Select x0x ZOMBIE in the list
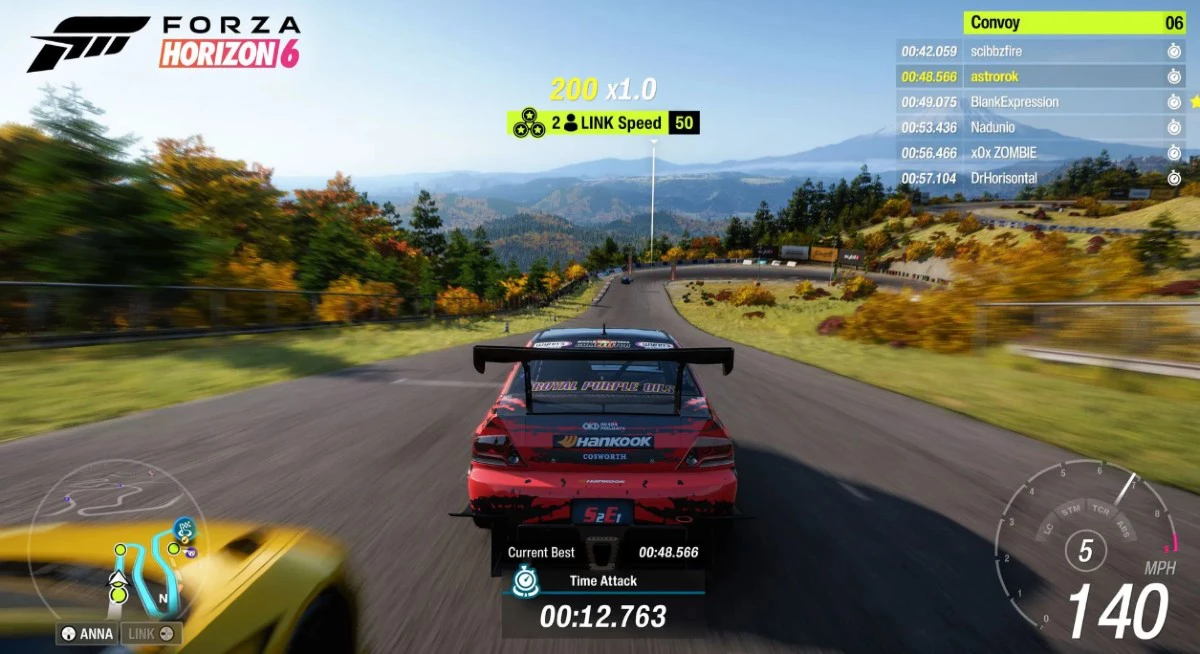This screenshot has width=1200, height=654. point(1040,153)
